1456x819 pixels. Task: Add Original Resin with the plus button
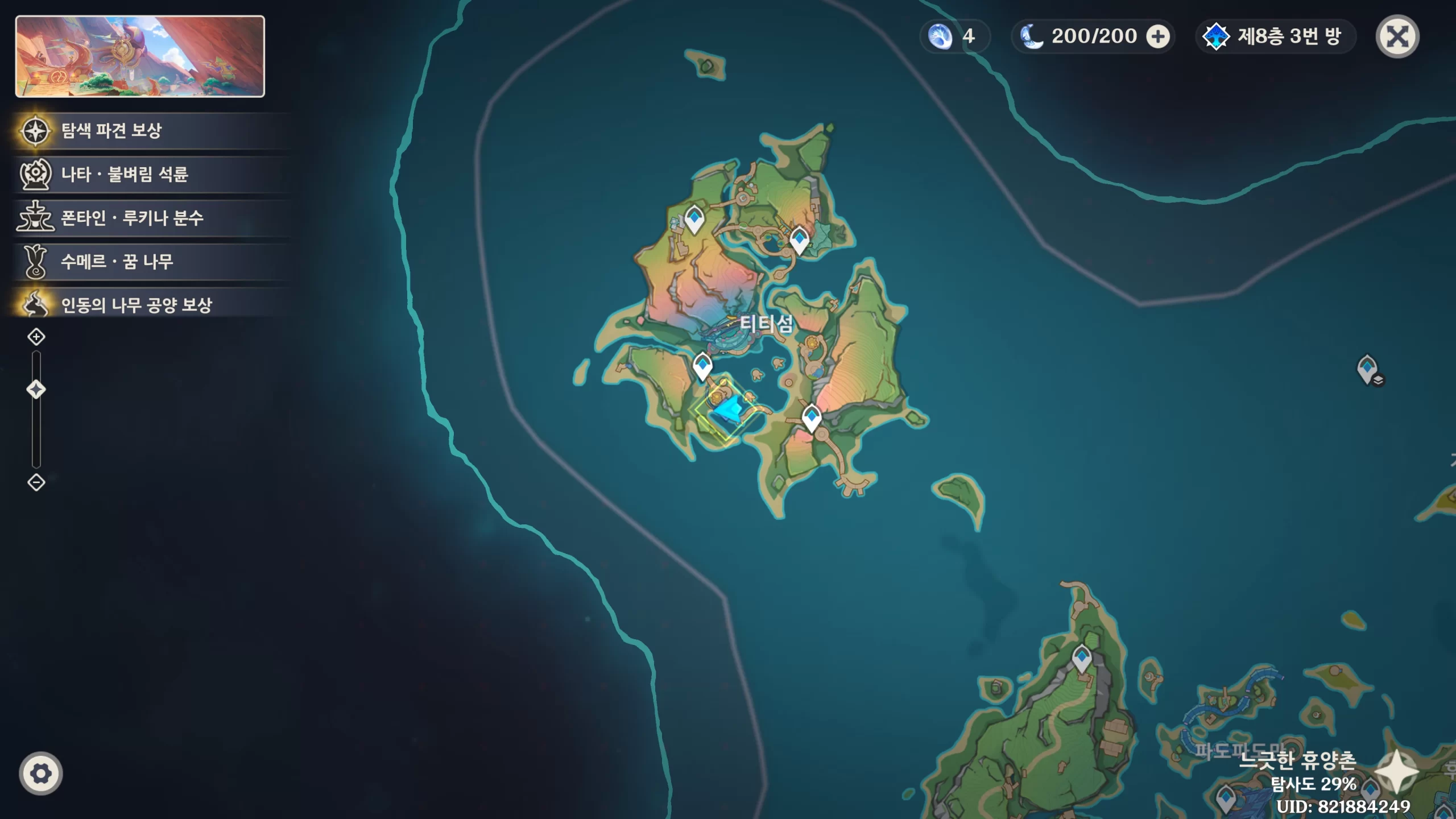1157,37
